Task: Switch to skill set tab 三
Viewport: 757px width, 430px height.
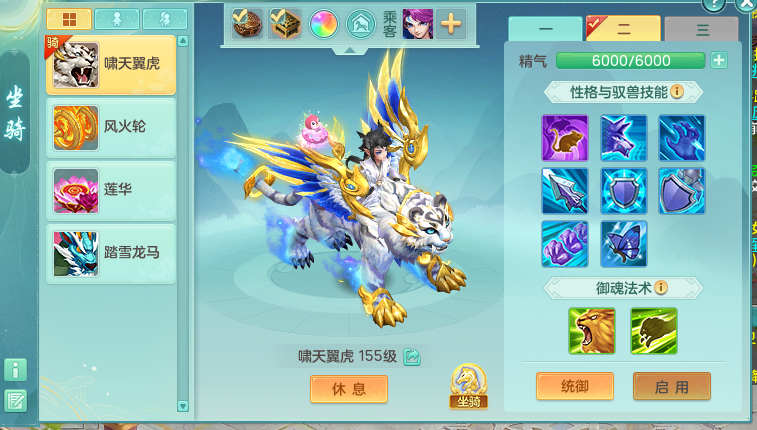Action: coord(702,31)
